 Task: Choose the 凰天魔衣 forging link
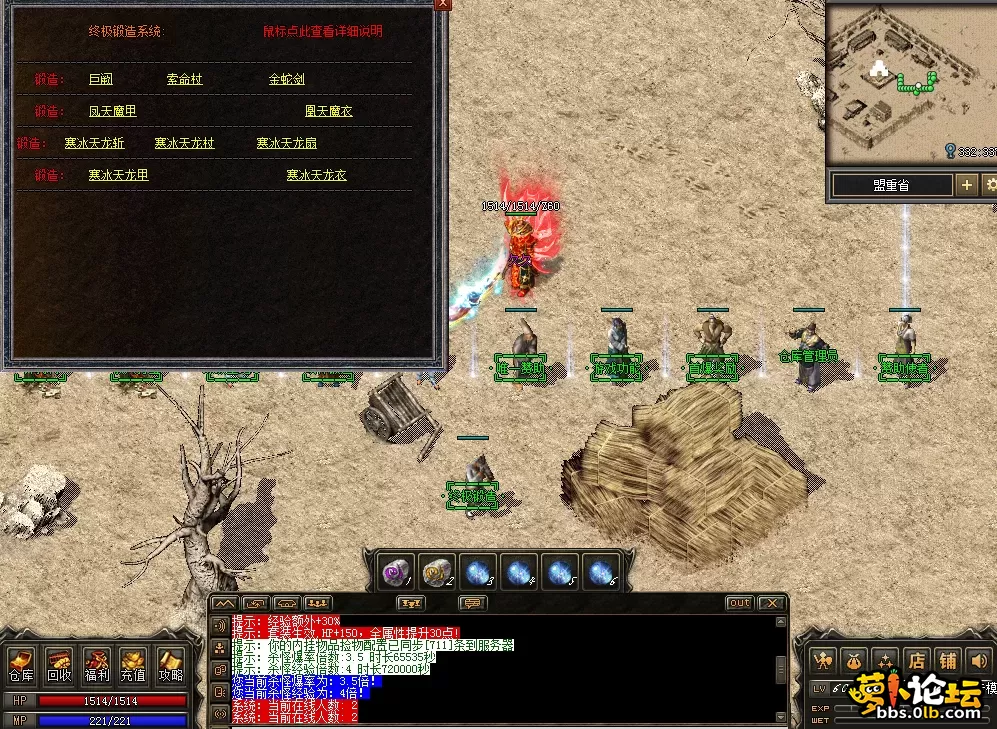click(x=328, y=111)
